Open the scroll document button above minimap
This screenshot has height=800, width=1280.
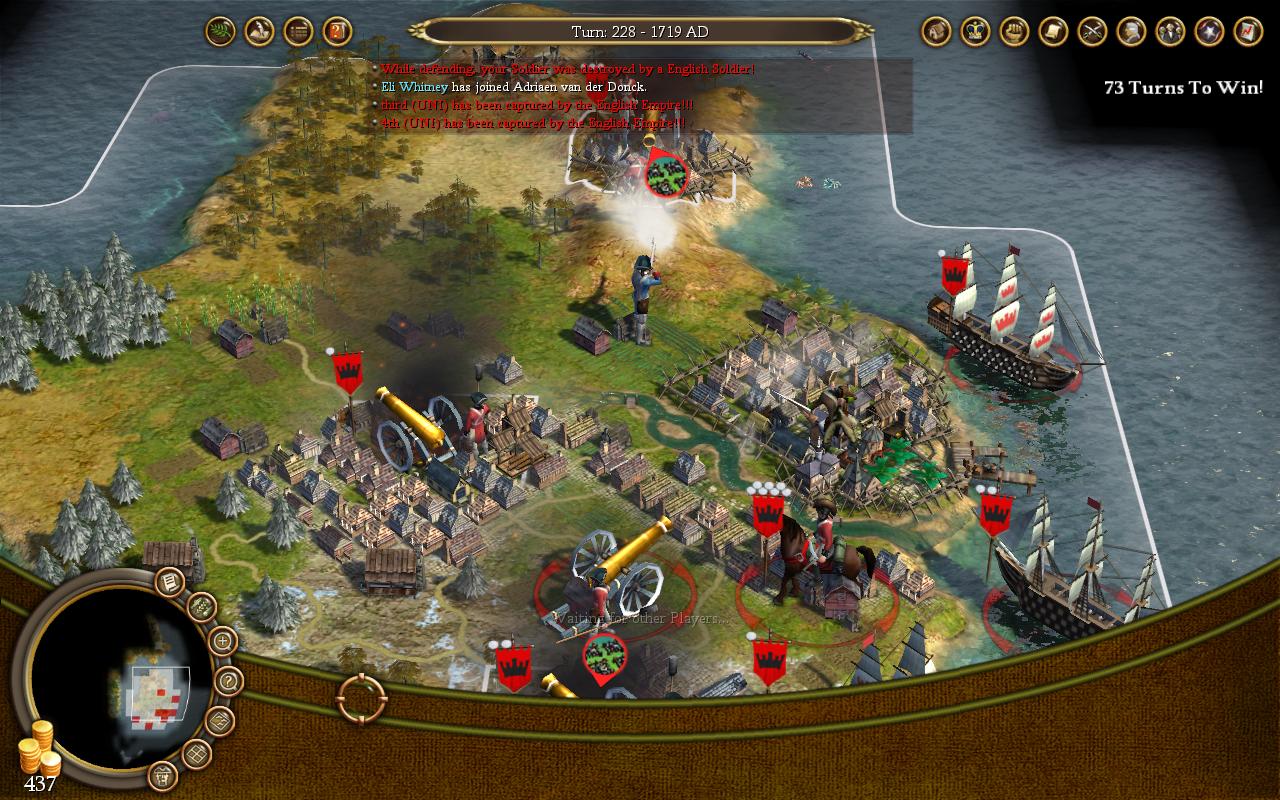(x=170, y=581)
